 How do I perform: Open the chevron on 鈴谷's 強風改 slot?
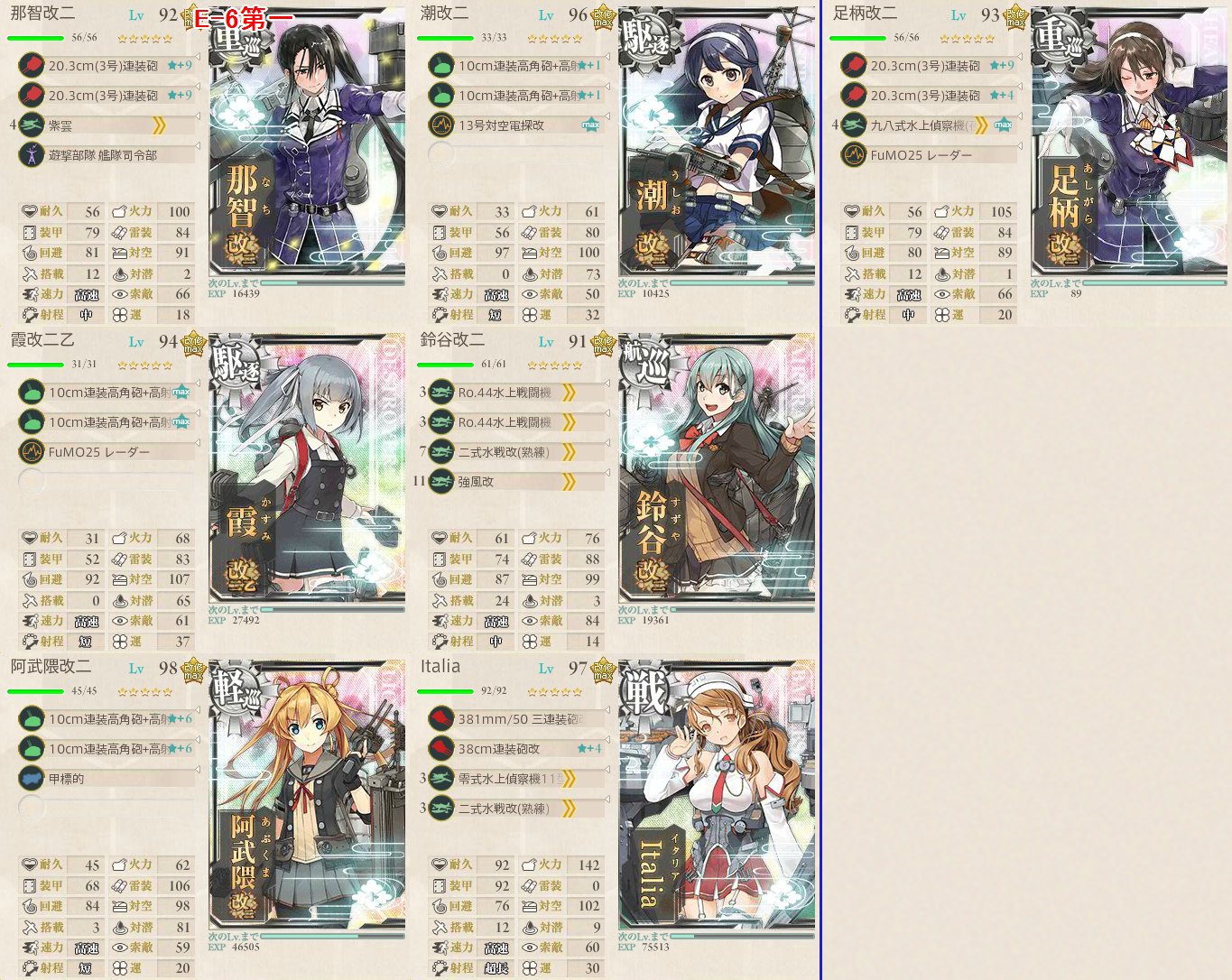tap(569, 481)
